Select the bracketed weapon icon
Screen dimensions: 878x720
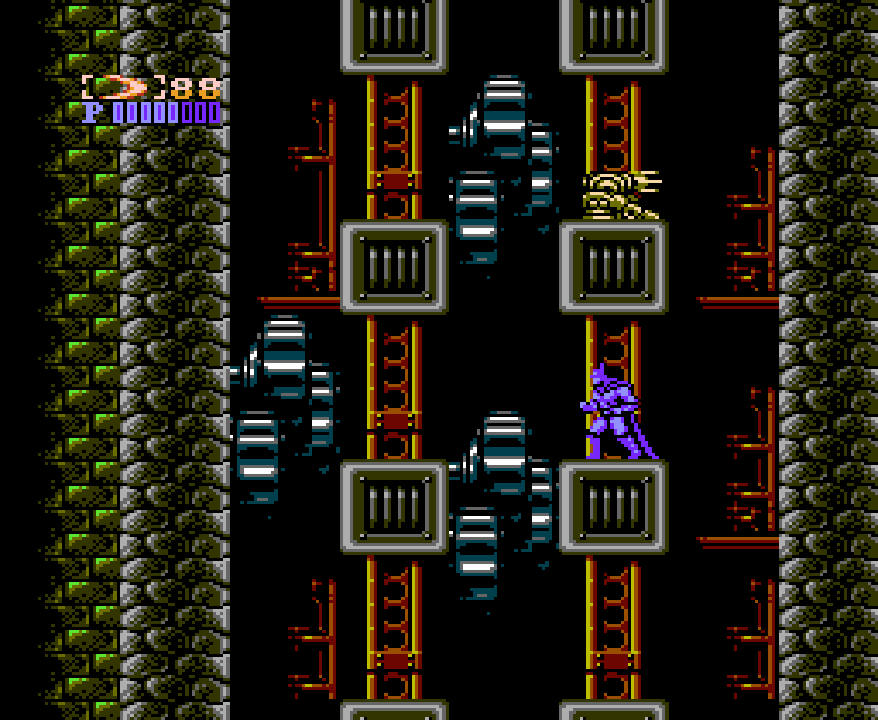point(123,87)
